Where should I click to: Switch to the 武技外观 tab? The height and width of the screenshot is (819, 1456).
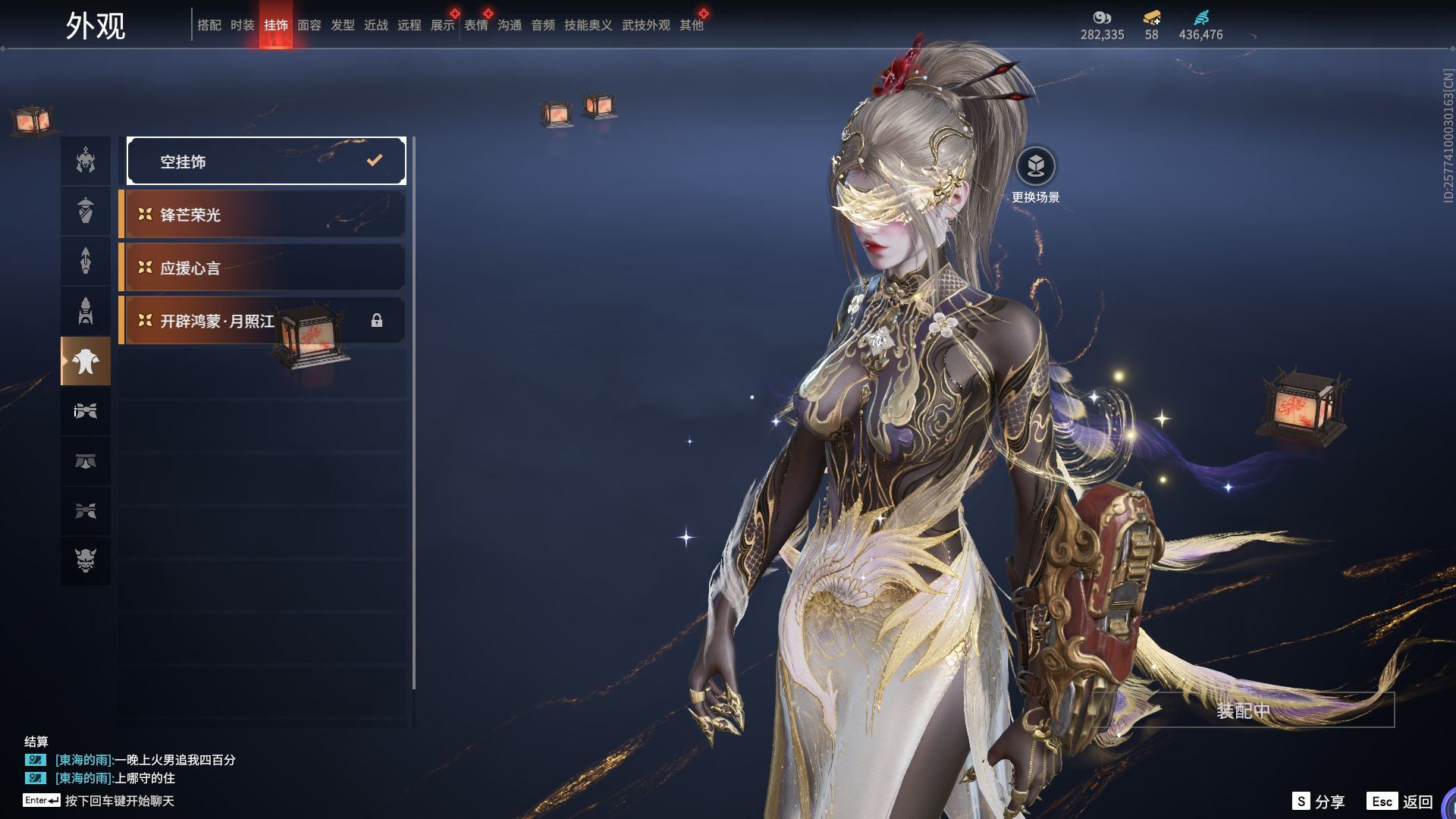point(645,25)
